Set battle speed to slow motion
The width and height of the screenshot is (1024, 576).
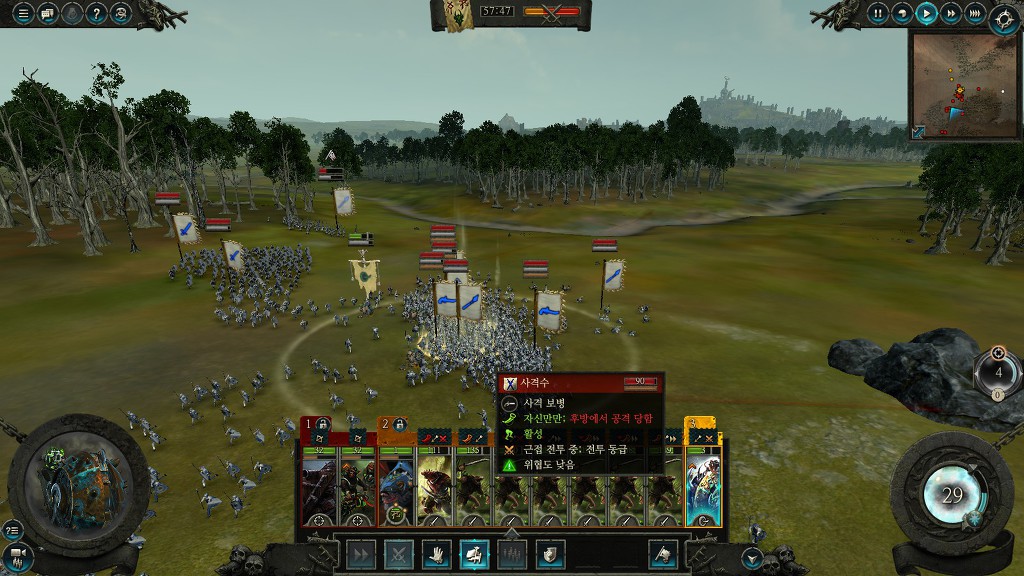point(902,13)
